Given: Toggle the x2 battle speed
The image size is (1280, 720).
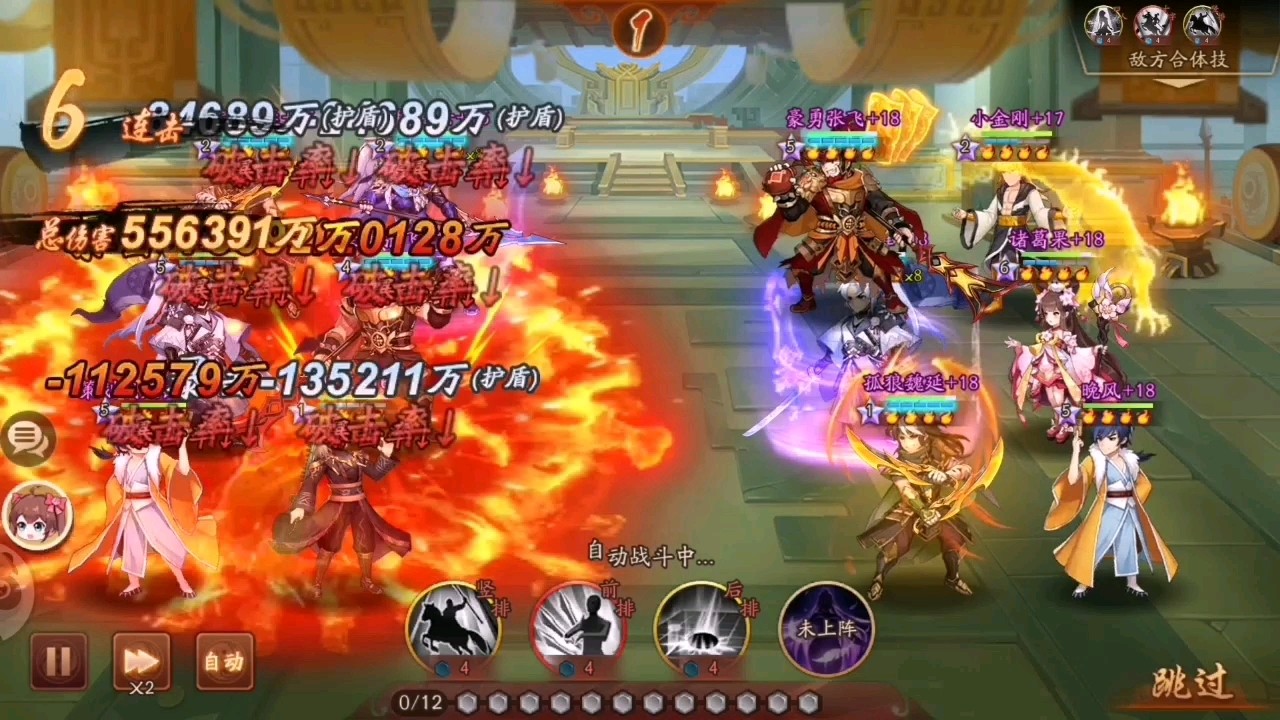Looking at the screenshot, I should [x=141, y=660].
